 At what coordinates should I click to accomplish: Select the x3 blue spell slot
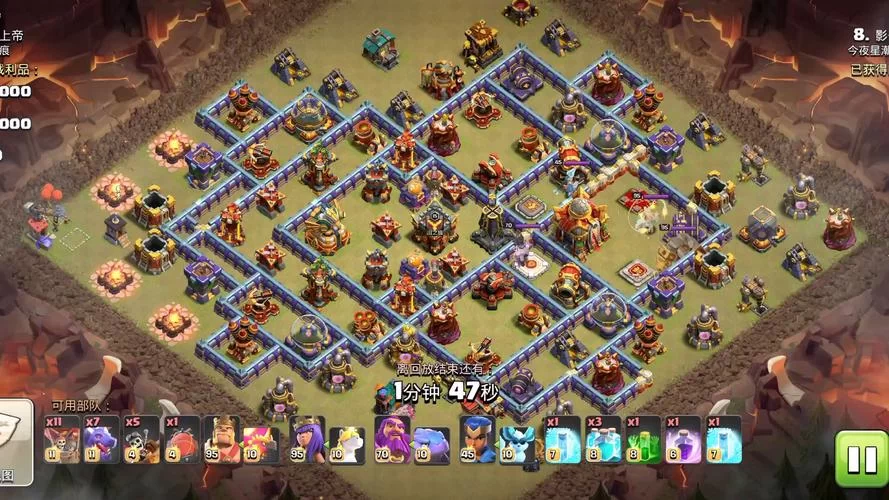tap(602, 440)
